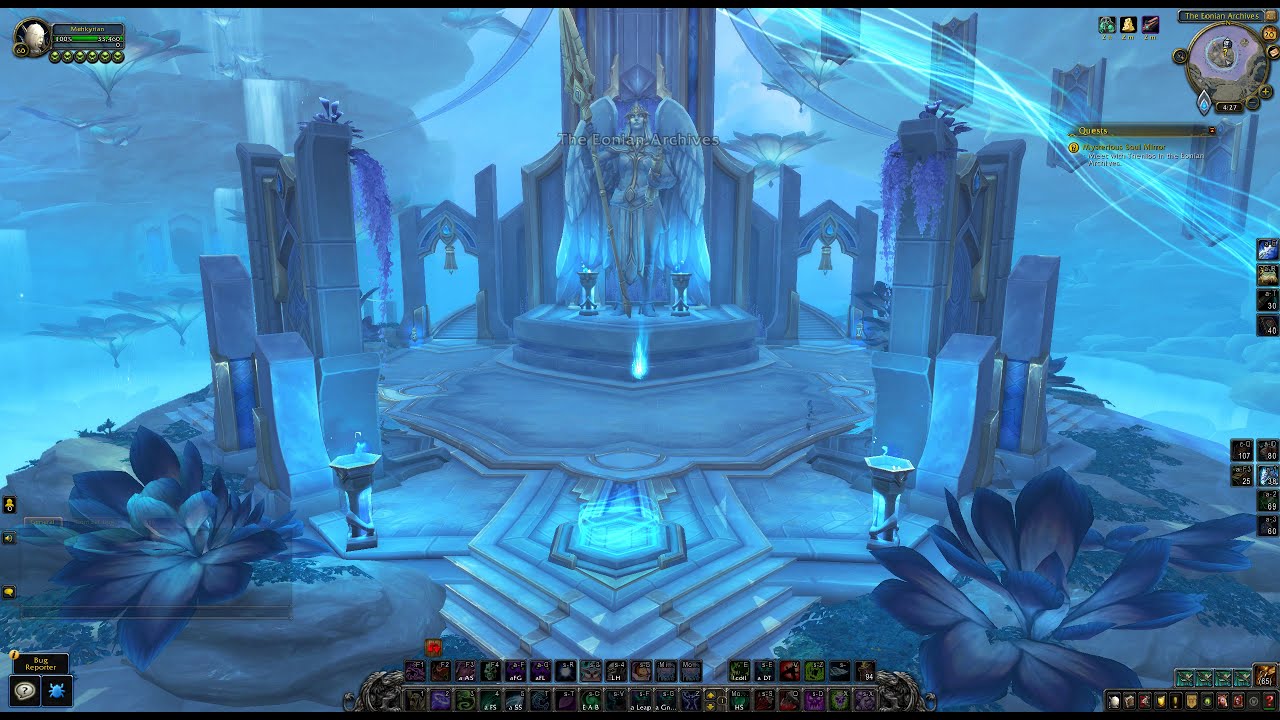The height and width of the screenshot is (720, 1280).
Task: Open the Bug Reporter spider button
Action: [57, 691]
